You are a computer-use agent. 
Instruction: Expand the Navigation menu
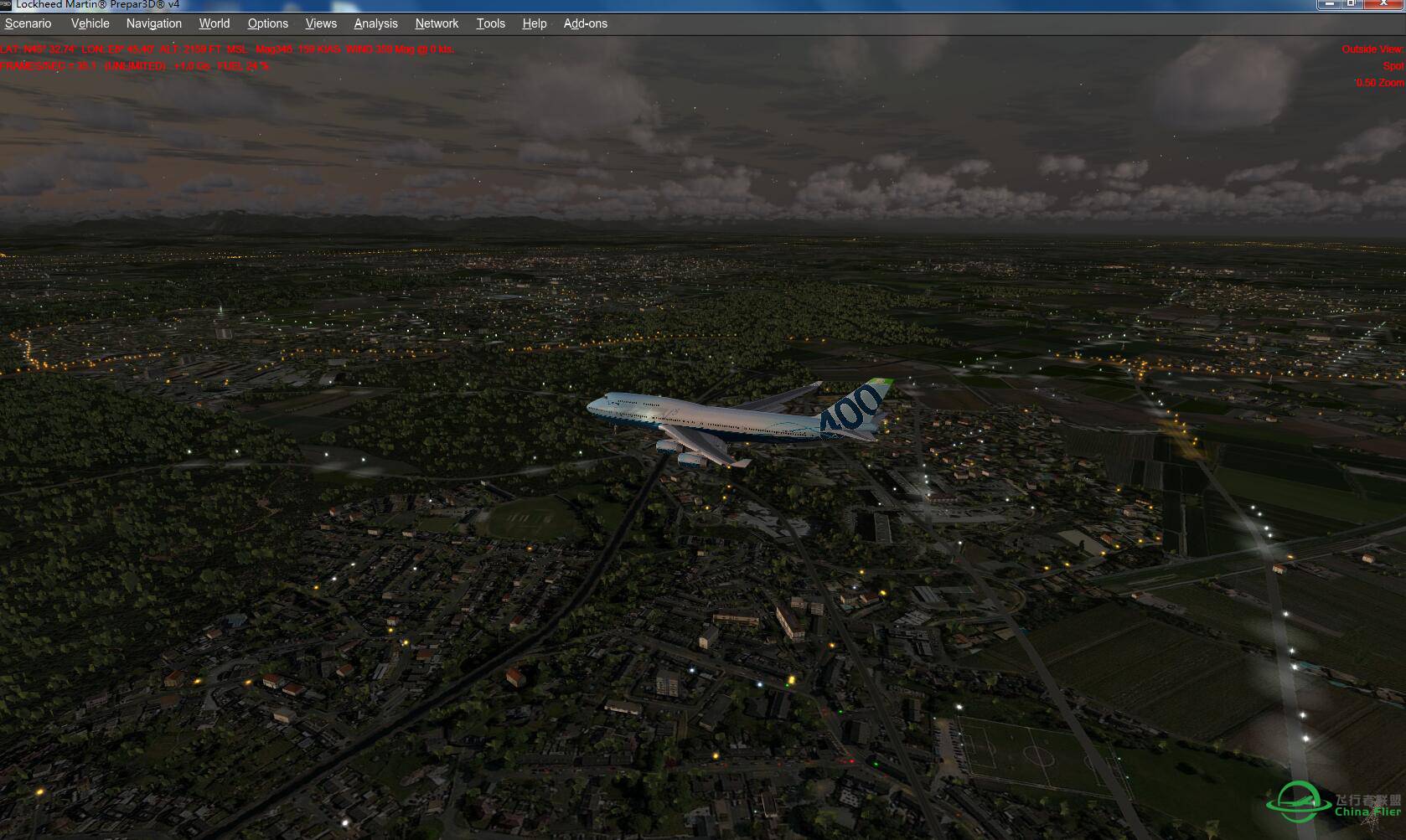click(154, 23)
